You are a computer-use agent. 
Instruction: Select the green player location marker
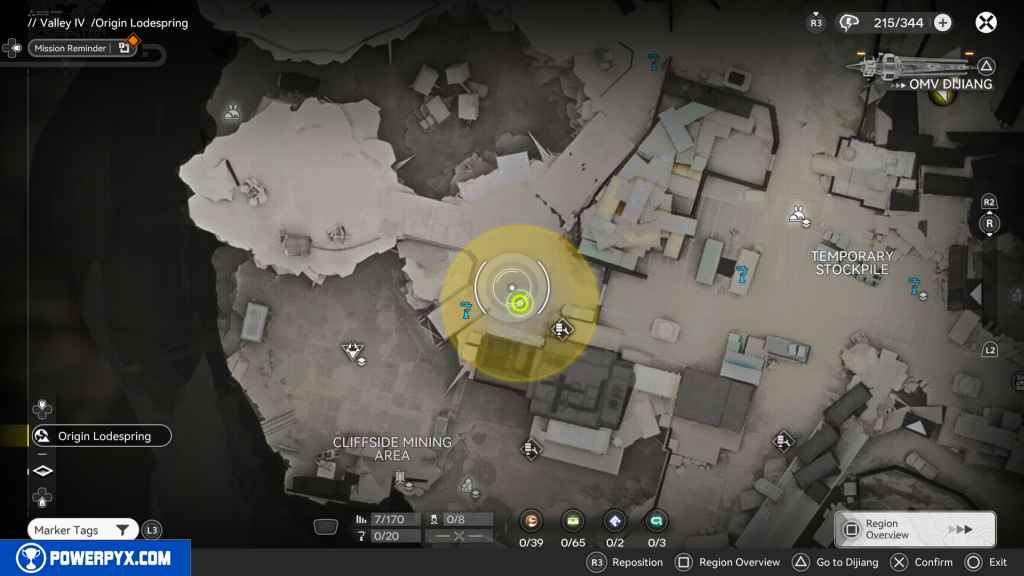click(518, 303)
